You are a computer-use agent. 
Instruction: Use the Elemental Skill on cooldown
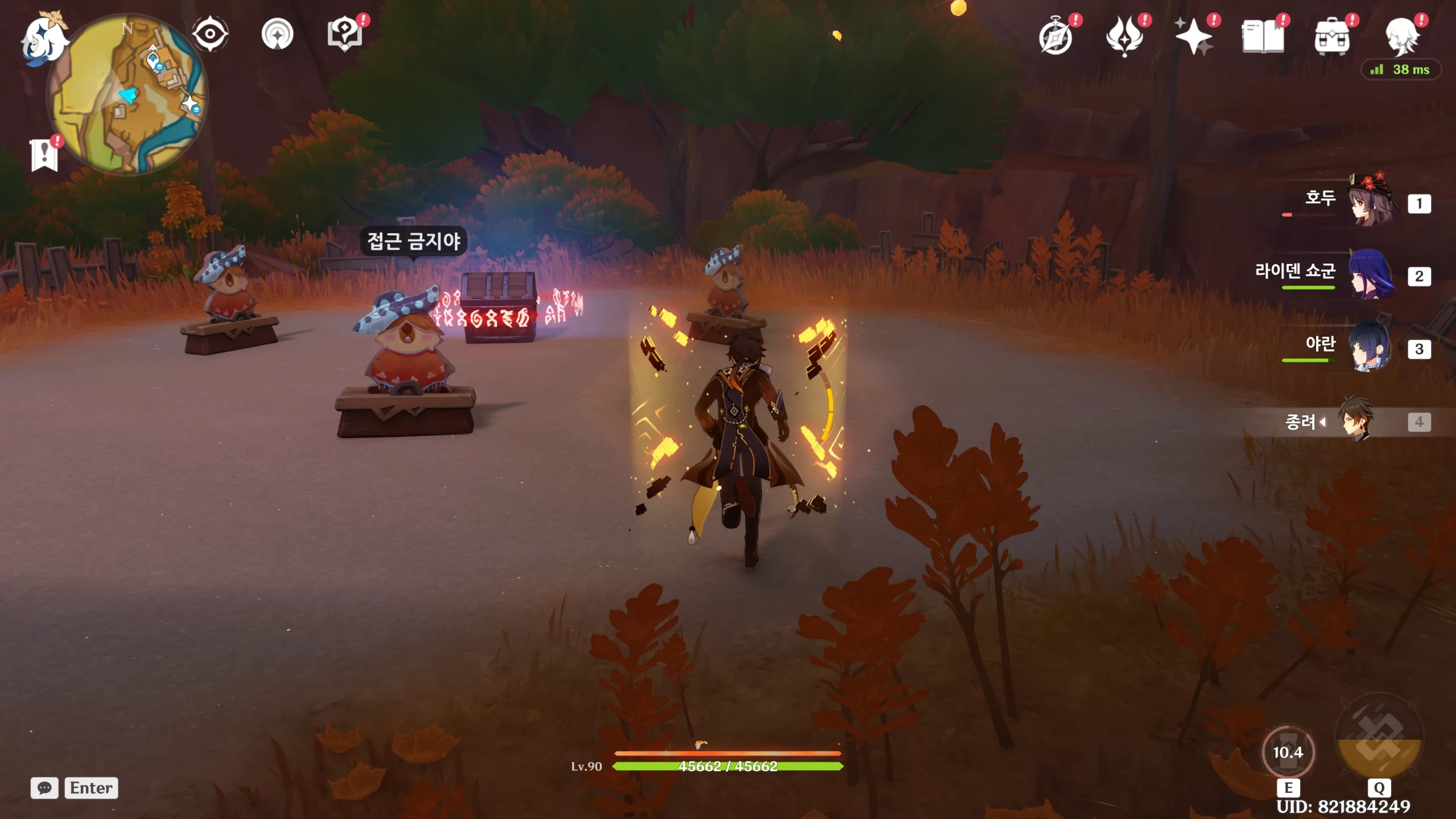pyautogui.click(x=1288, y=752)
